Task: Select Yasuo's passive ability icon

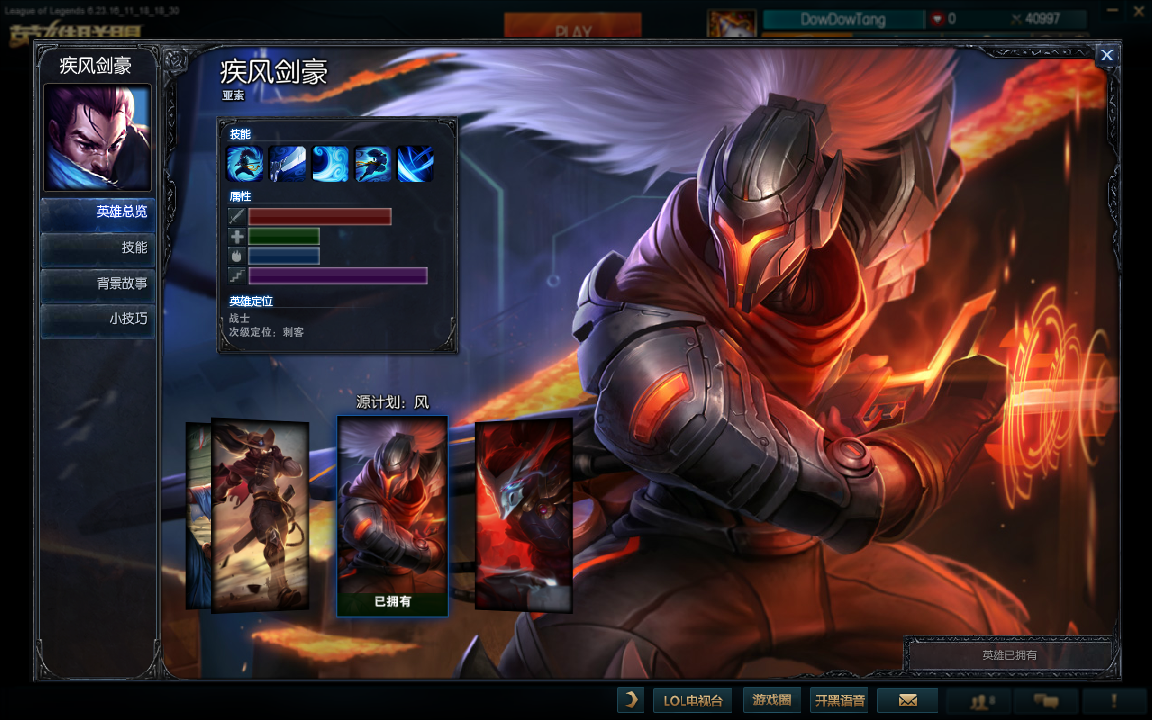Action: coord(245,164)
